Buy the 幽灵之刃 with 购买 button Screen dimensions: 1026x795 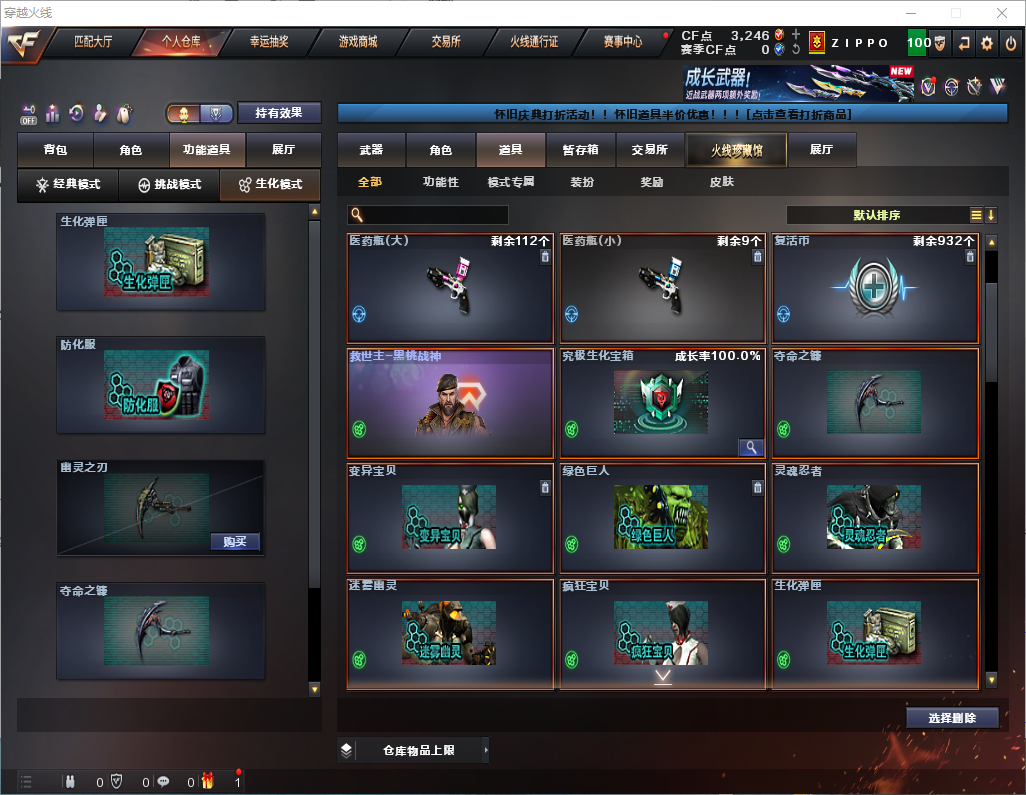(235, 542)
